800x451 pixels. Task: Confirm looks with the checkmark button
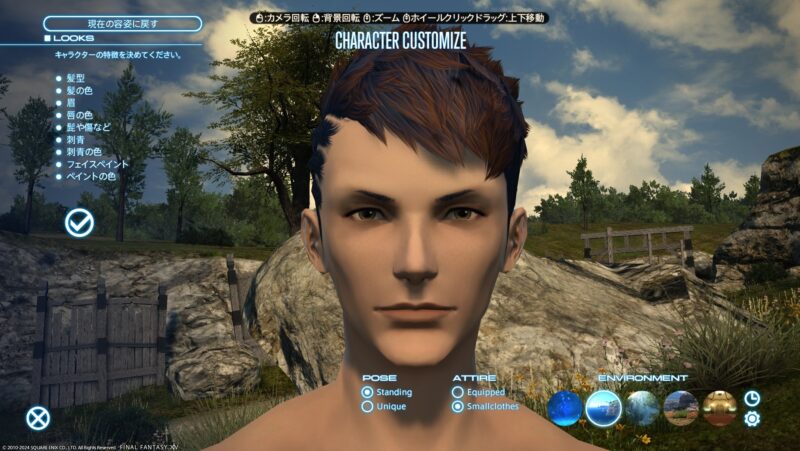click(79, 223)
